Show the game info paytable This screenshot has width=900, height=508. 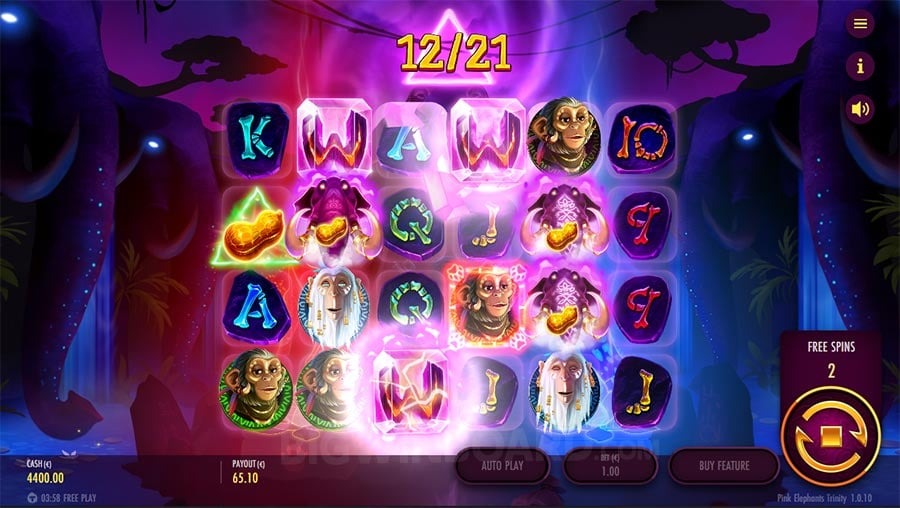[860, 66]
